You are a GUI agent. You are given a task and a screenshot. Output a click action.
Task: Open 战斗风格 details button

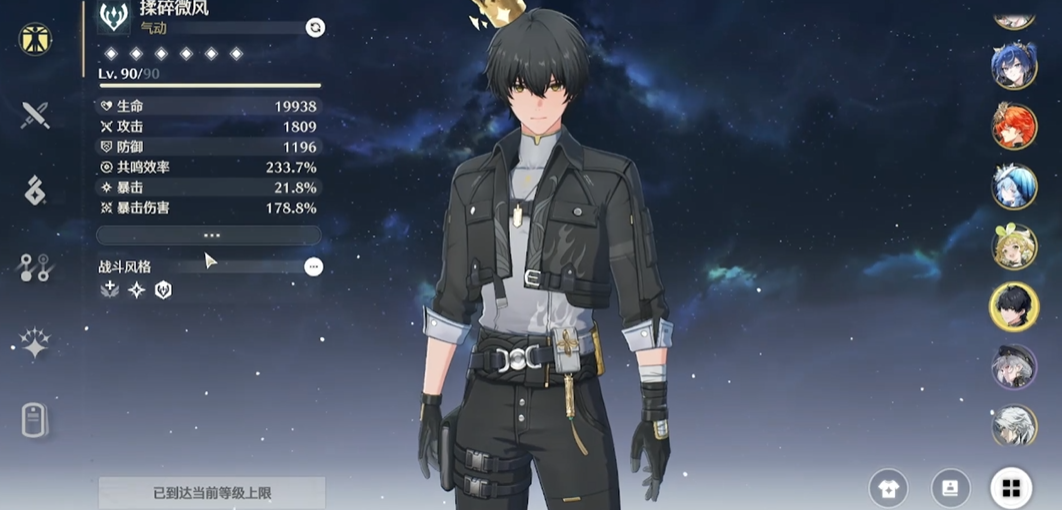pyautogui.click(x=314, y=267)
